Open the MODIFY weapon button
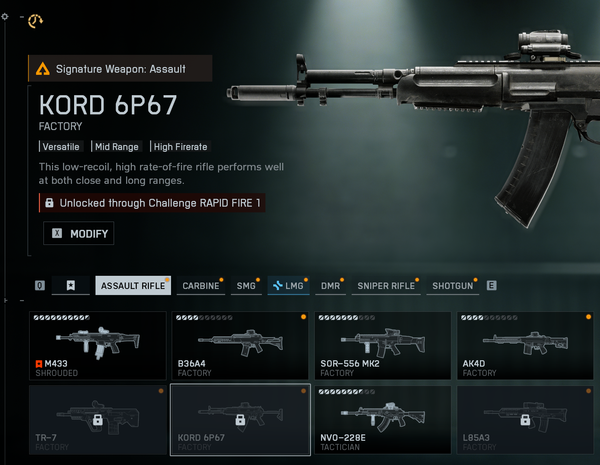Image resolution: width=600 pixels, height=465 pixels. coord(78,233)
